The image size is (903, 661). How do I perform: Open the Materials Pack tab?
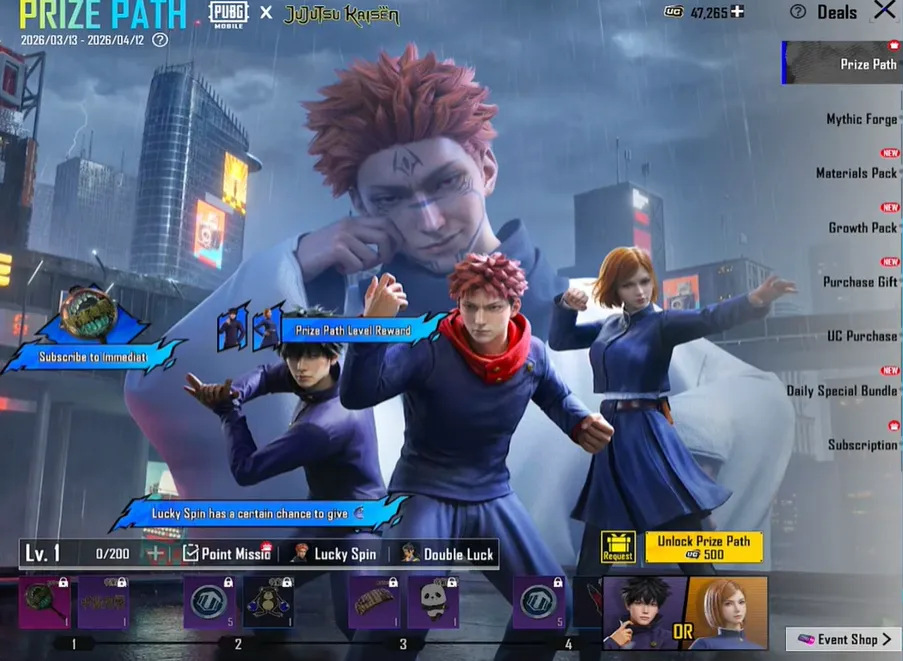click(856, 173)
